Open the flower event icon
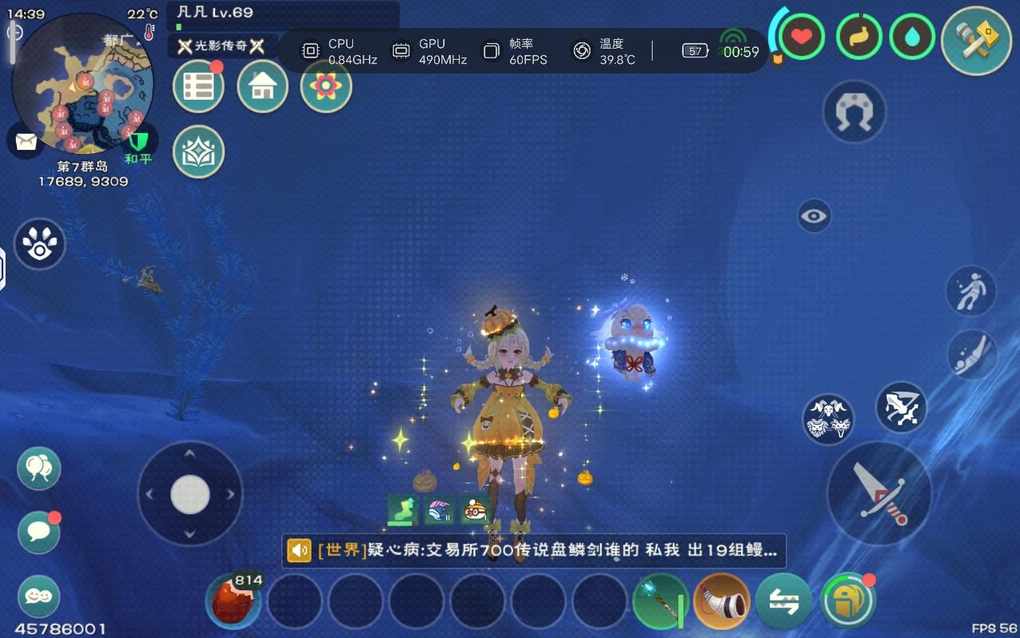This screenshot has height=638, width=1020. coord(326,87)
